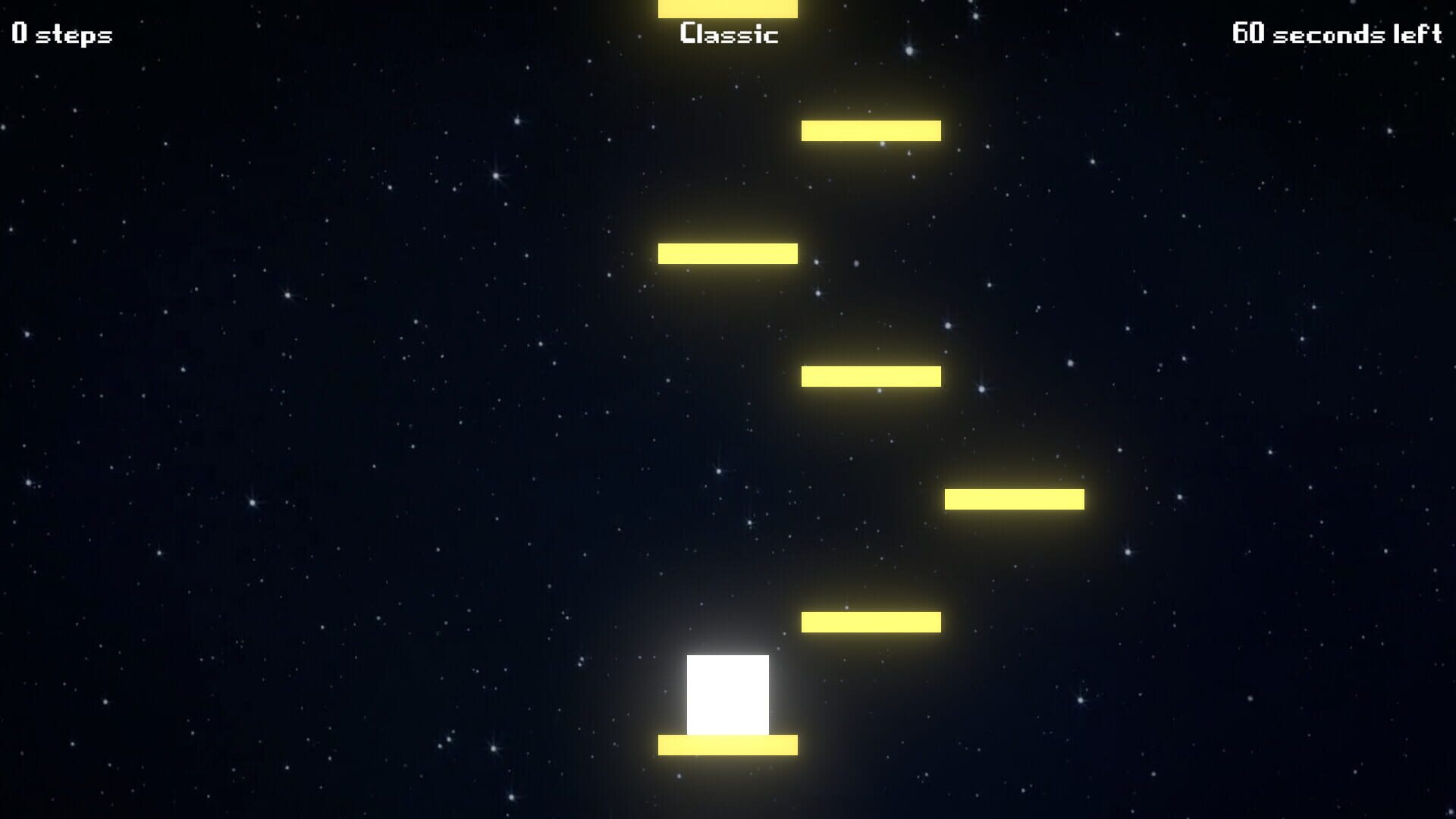Viewport: 1456px width, 819px height.
Task: Click the platform right of the player
Action: [871, 620]
